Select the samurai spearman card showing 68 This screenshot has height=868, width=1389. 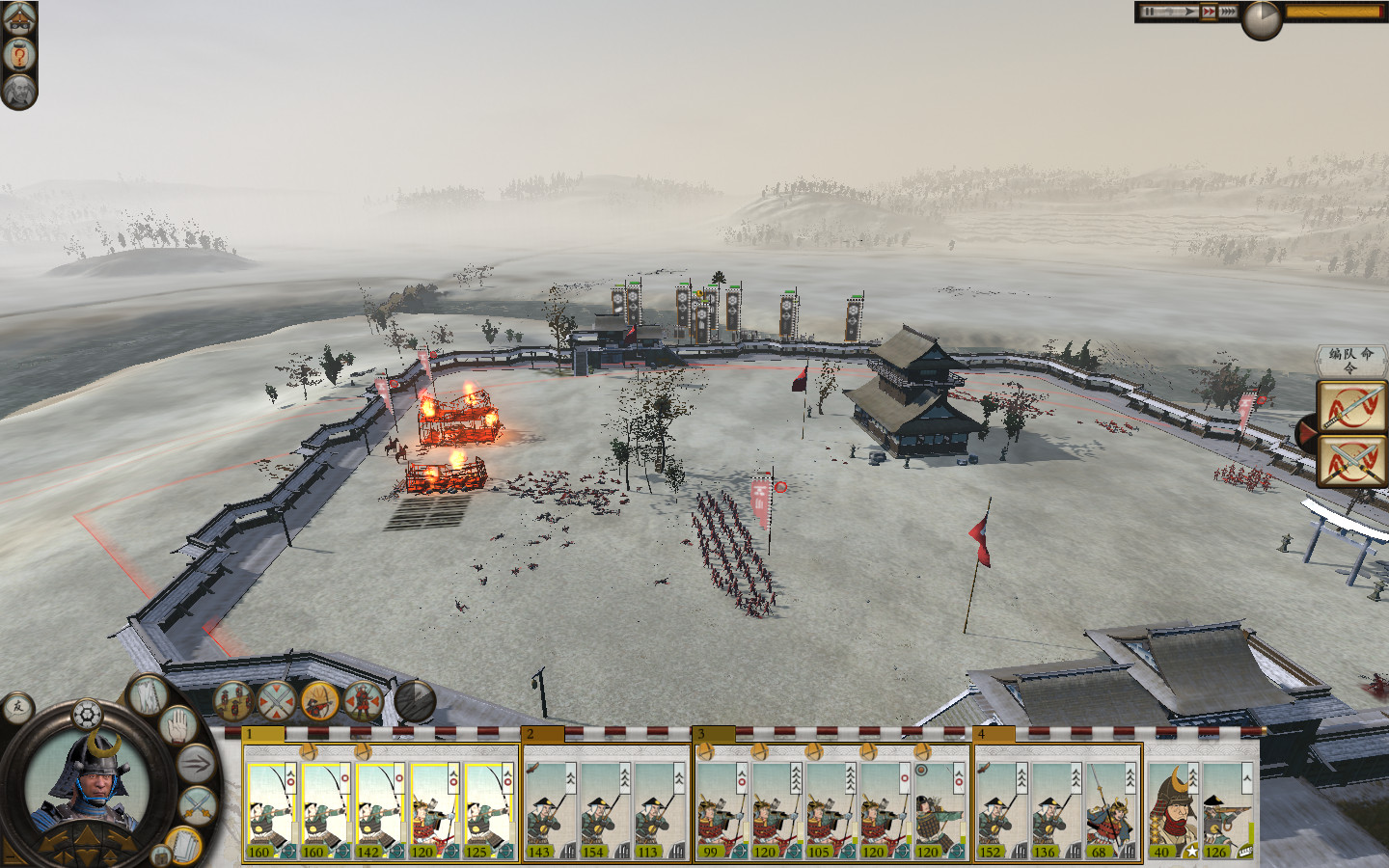pyautogui.click(x=1111, y=810)
